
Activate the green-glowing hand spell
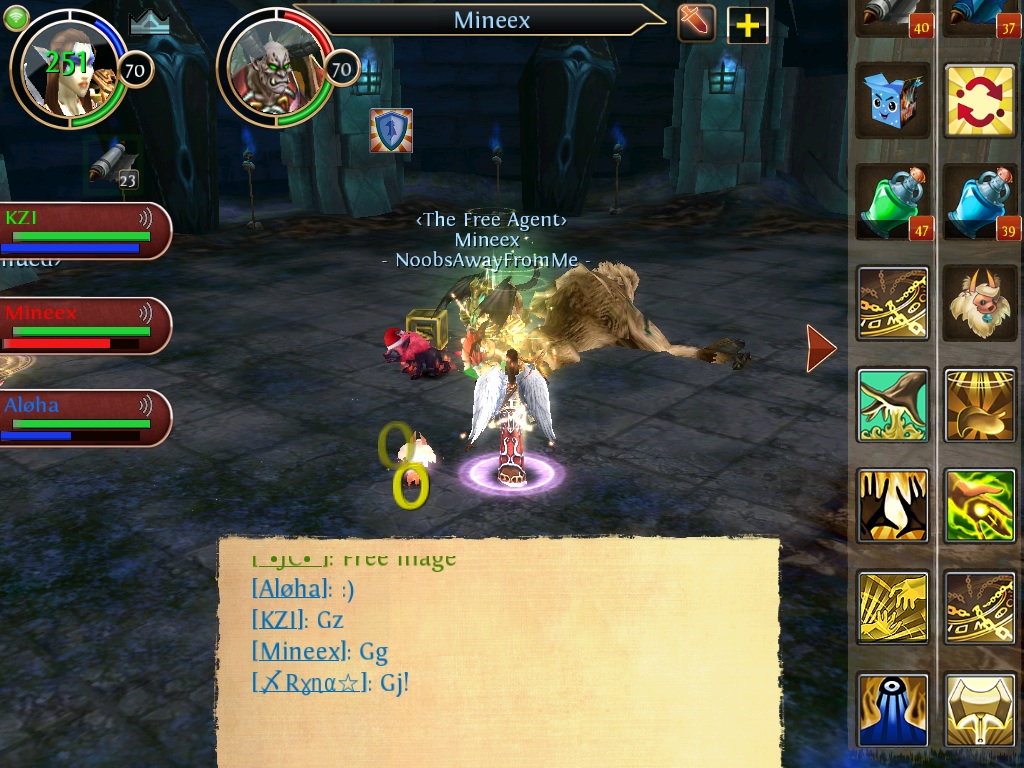(980, 505)
